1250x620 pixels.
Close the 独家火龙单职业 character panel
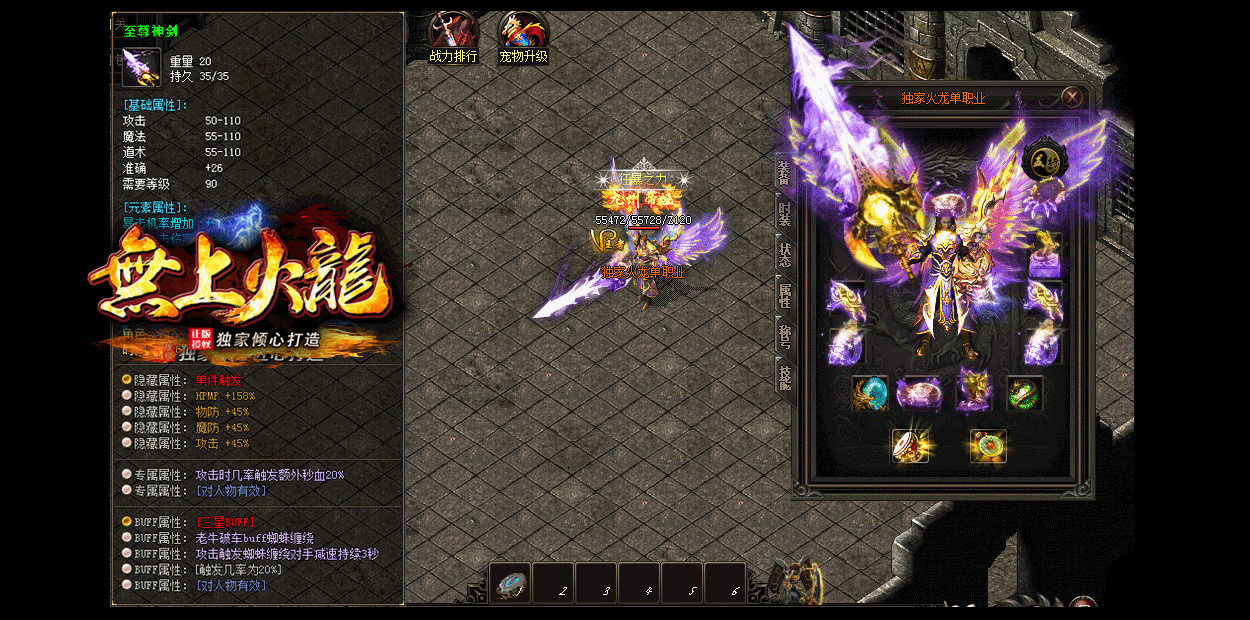(x=1071, y=97)
